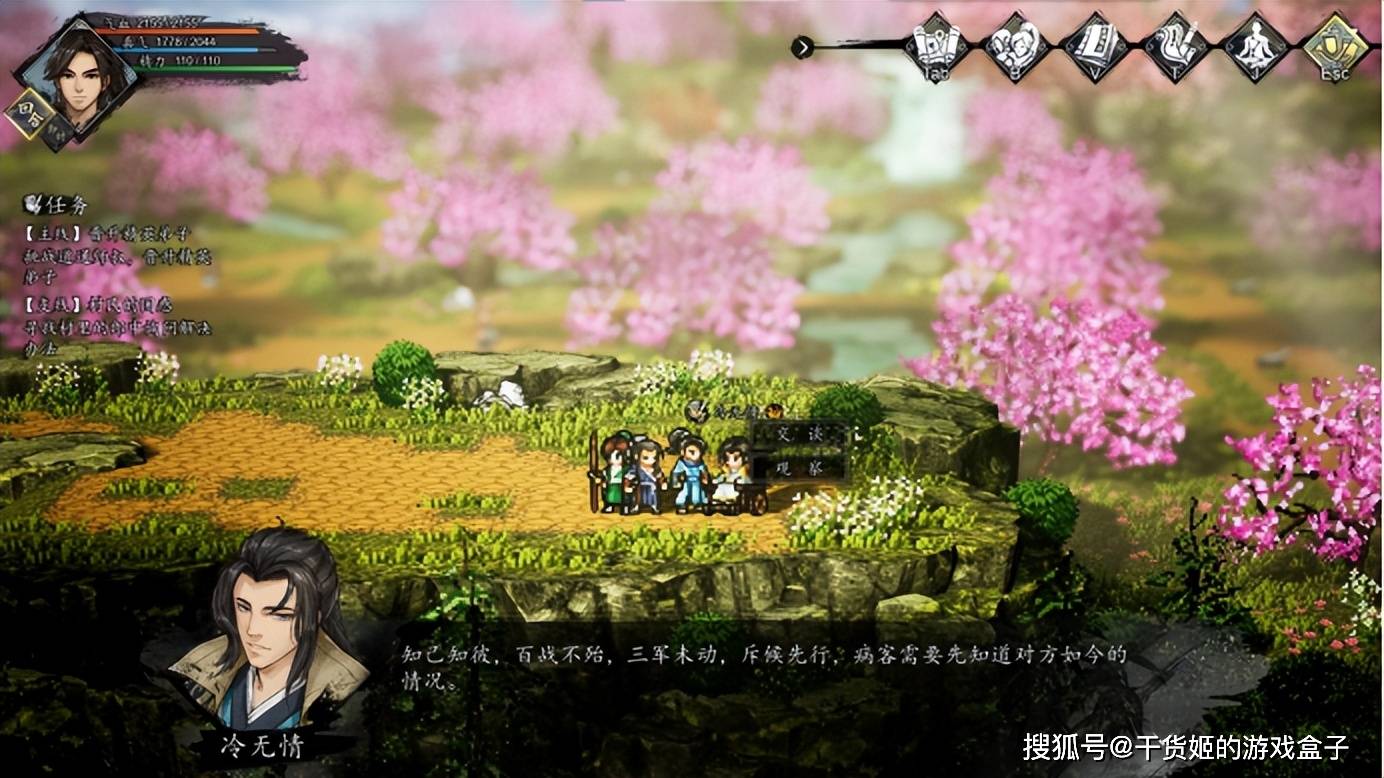Open the bag icon in the top bar
The image size is (1384, 778).
(x=1014, y=45)
